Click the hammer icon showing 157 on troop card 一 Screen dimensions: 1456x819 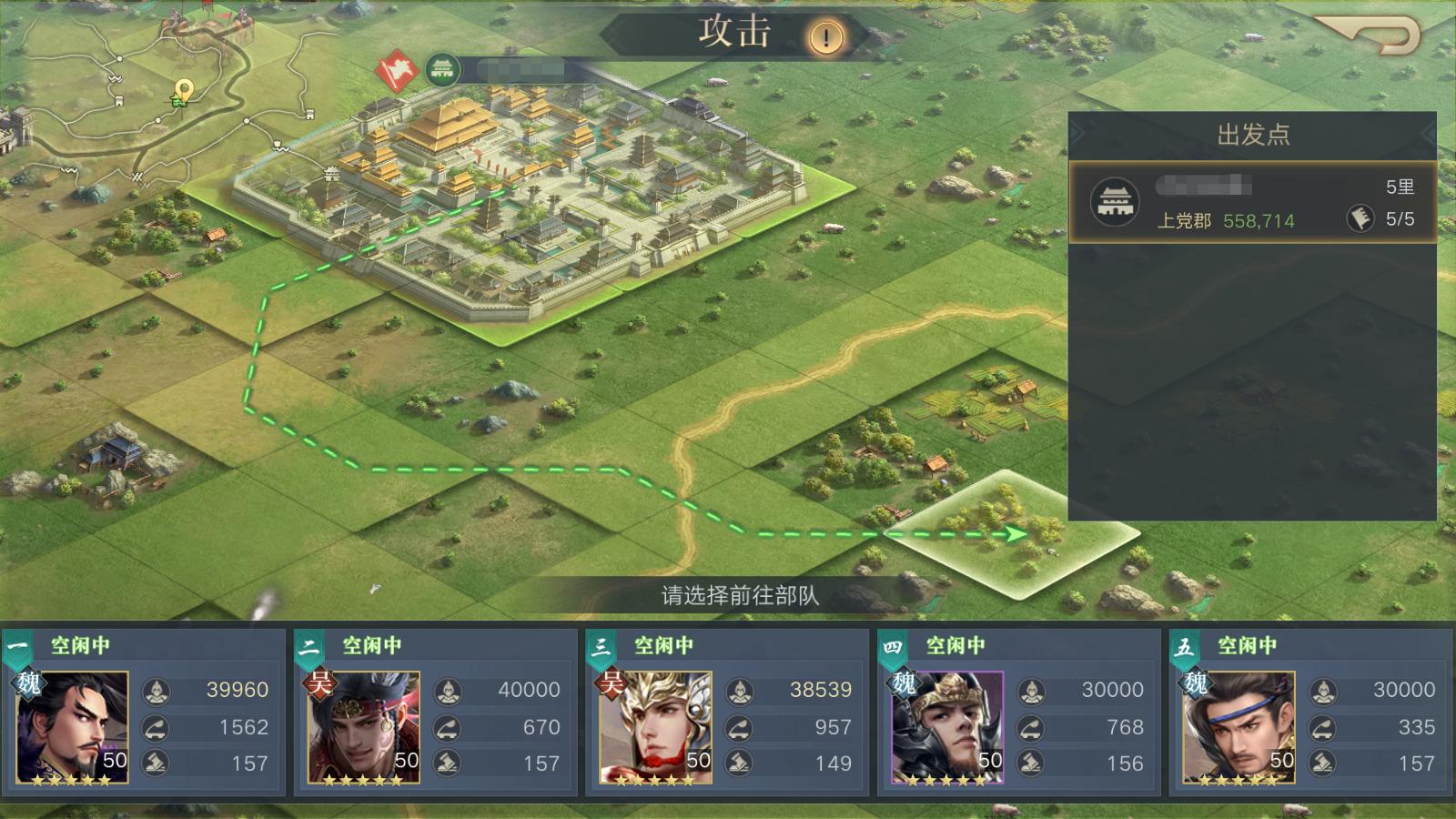[x=154, y=763]
